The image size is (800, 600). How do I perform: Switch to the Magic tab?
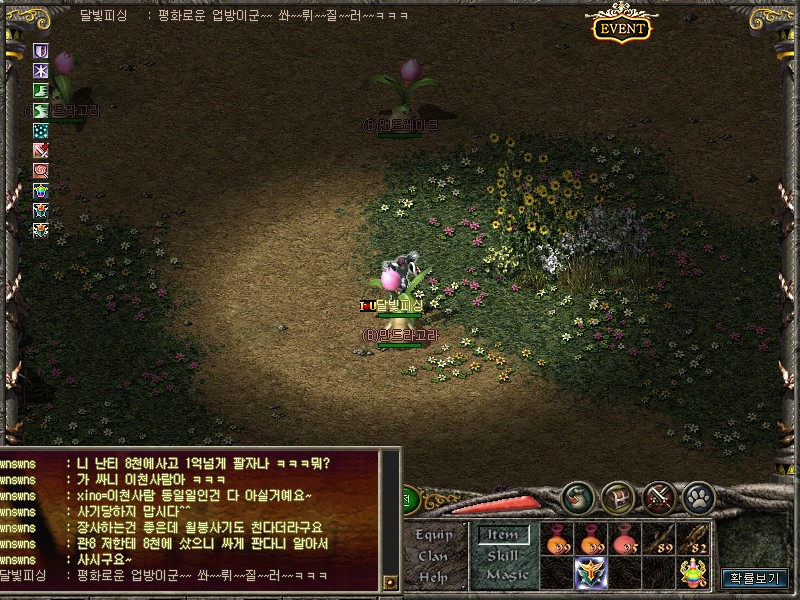(x=507, y=575)
